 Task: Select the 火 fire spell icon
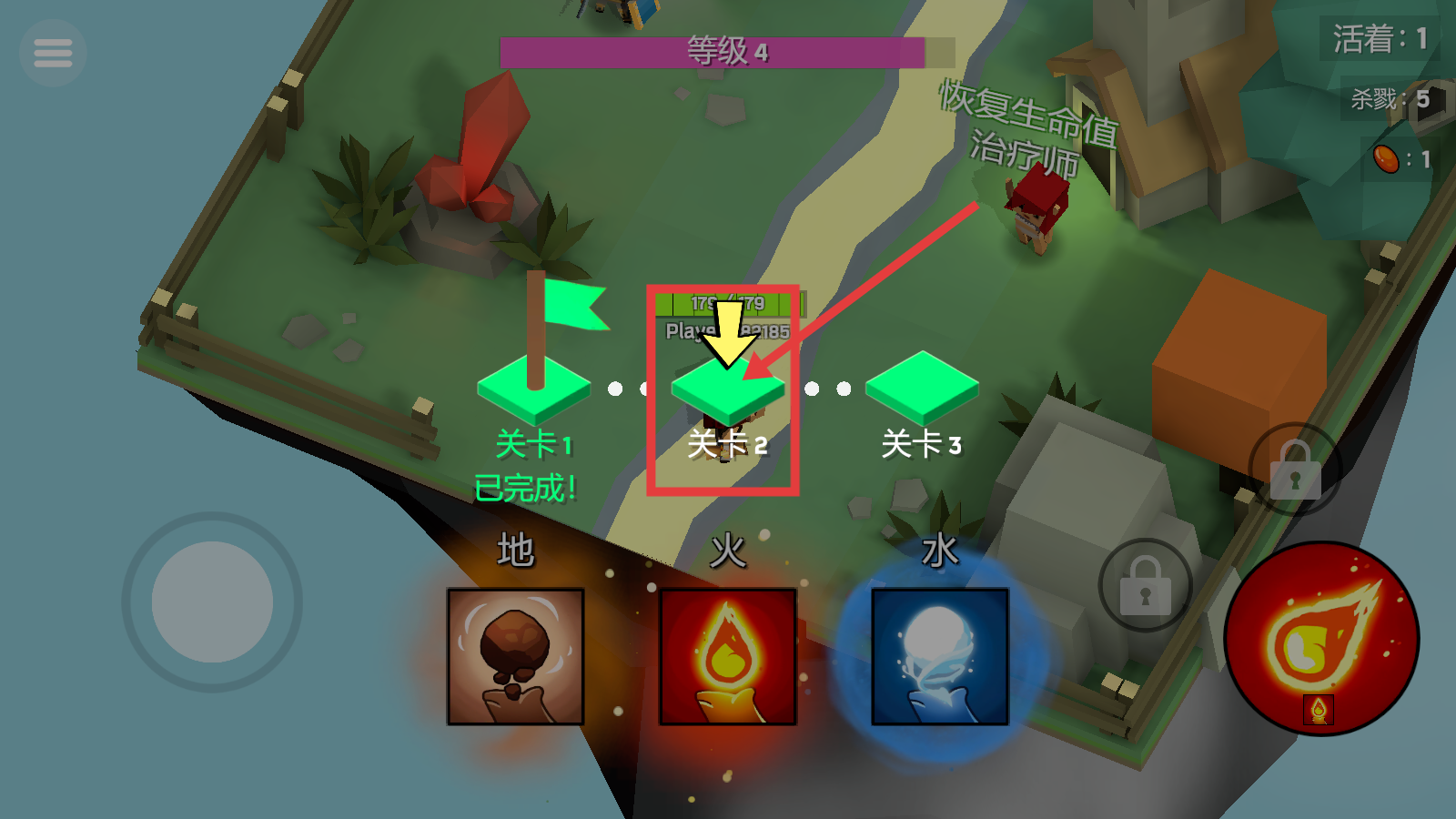pyautogui.click(x=728, y=658)
